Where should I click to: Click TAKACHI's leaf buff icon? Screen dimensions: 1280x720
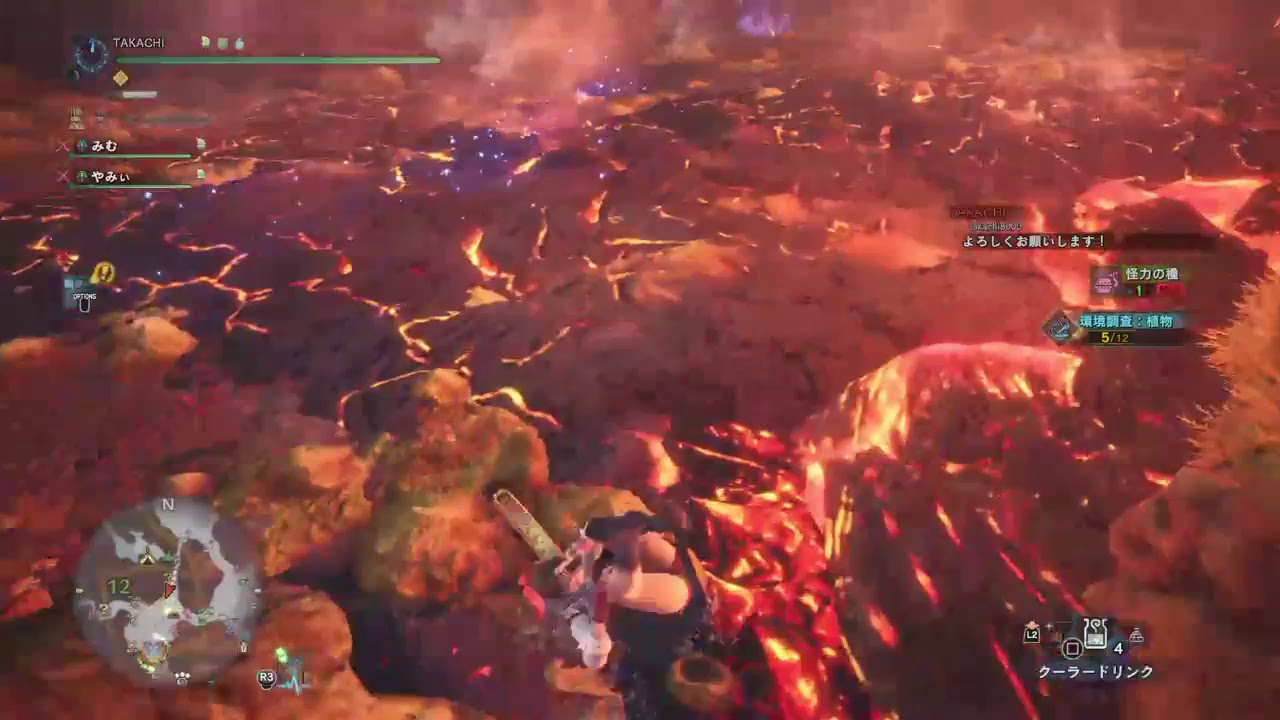tap(205, 42)
